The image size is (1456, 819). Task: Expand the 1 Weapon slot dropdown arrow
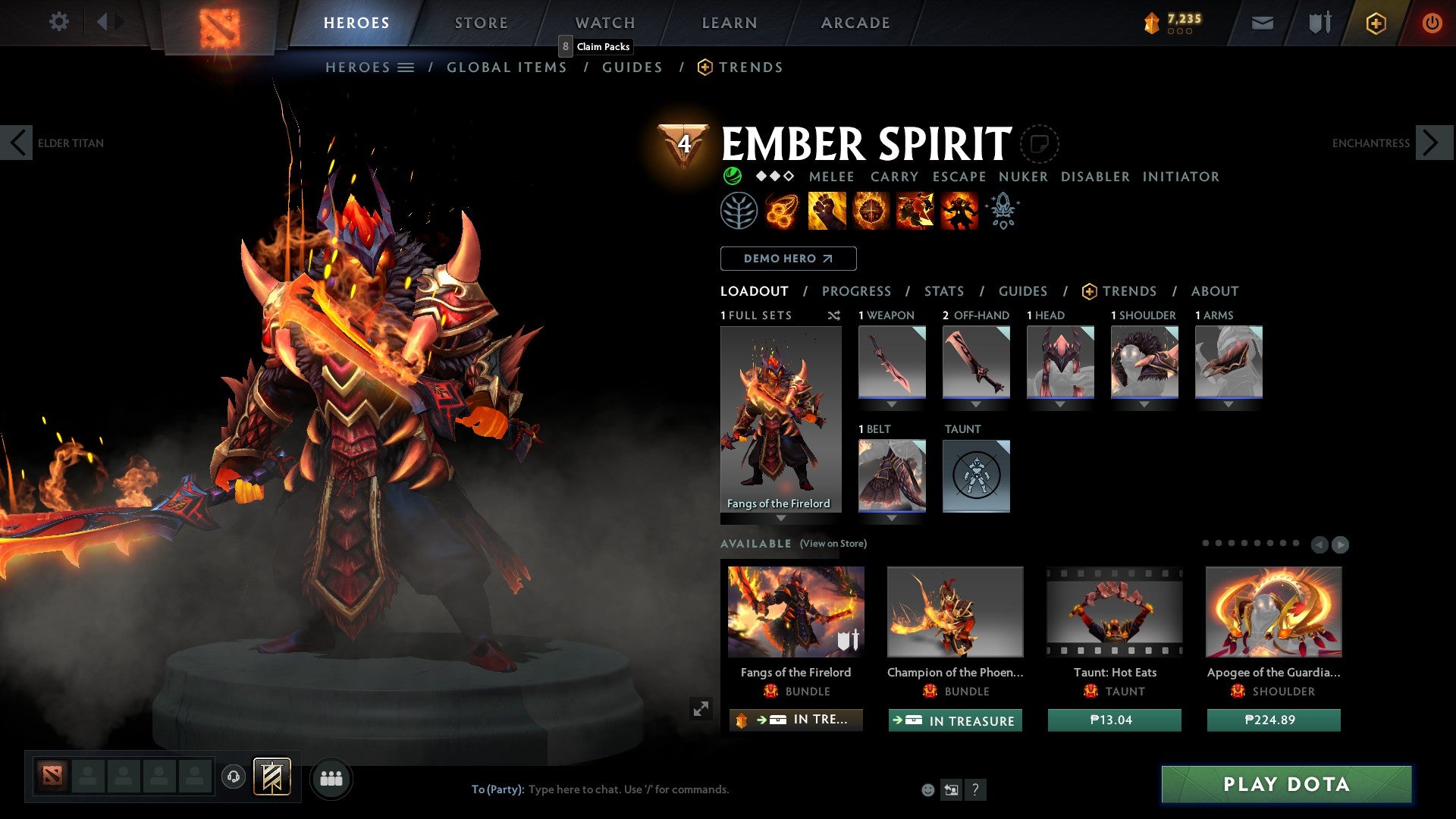tap(892, 404)
